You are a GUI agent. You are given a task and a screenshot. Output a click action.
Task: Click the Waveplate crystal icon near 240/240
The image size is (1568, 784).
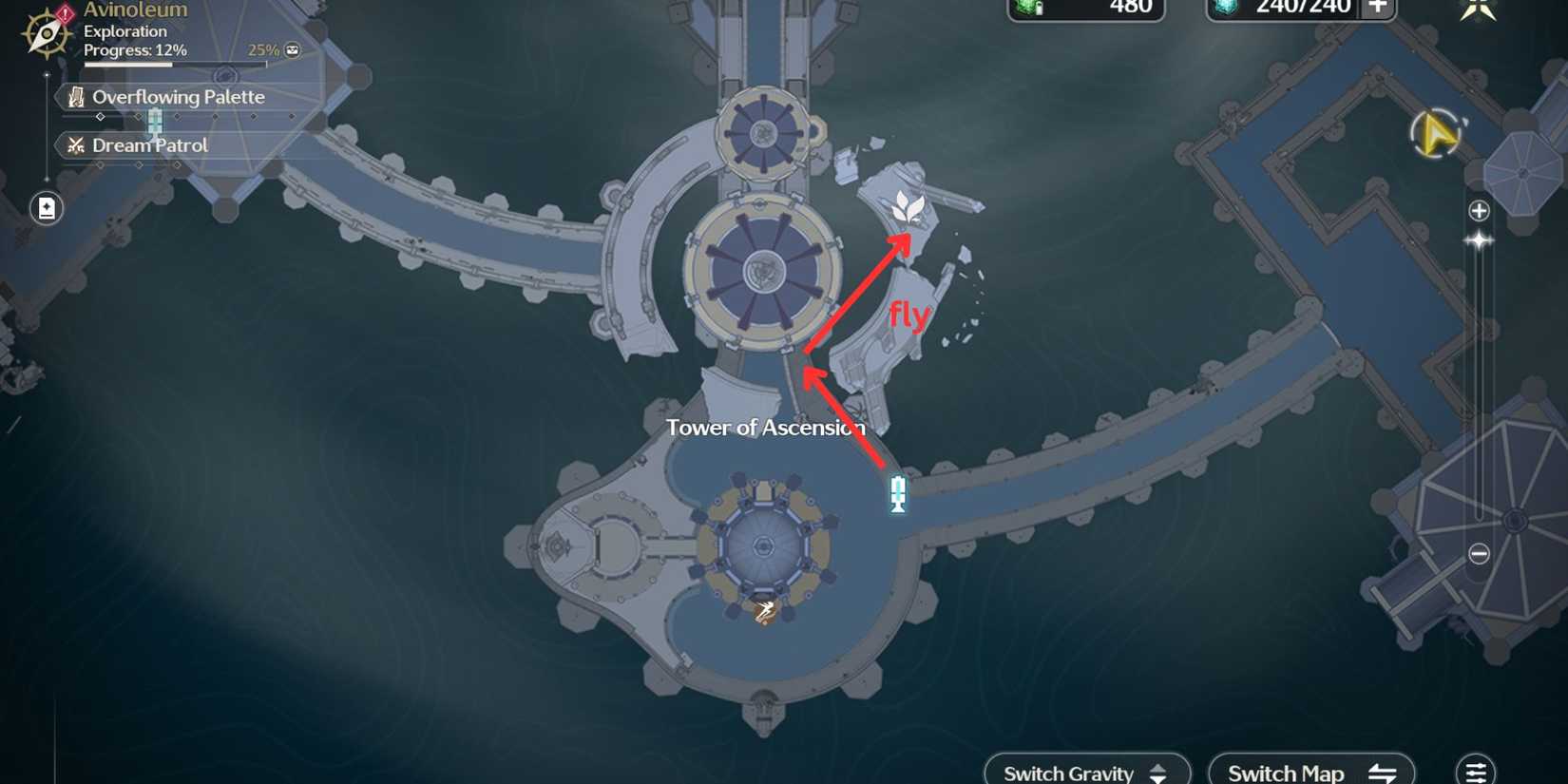1225,9
